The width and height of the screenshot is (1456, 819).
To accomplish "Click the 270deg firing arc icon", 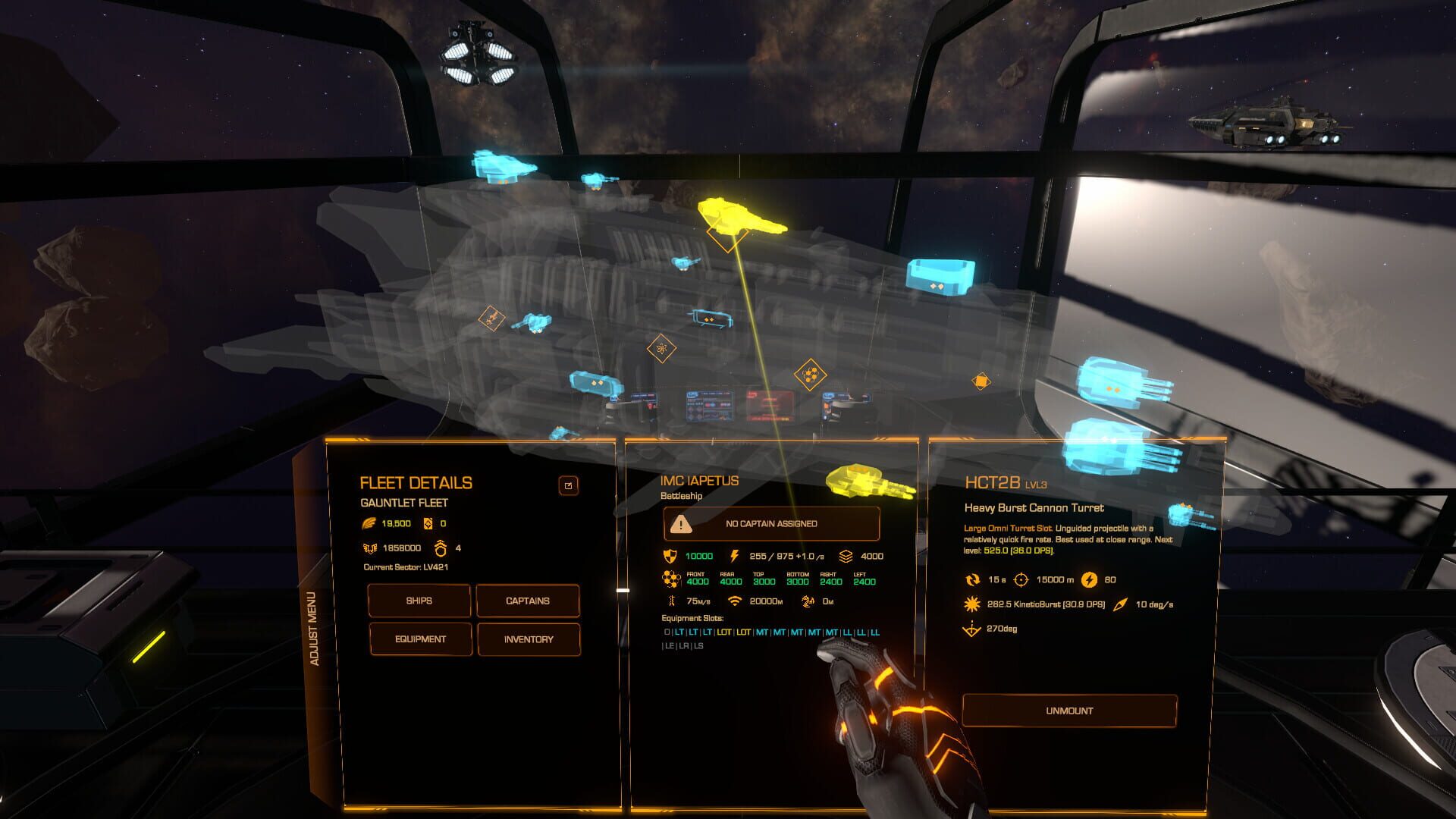I will [x=972, y=629].
